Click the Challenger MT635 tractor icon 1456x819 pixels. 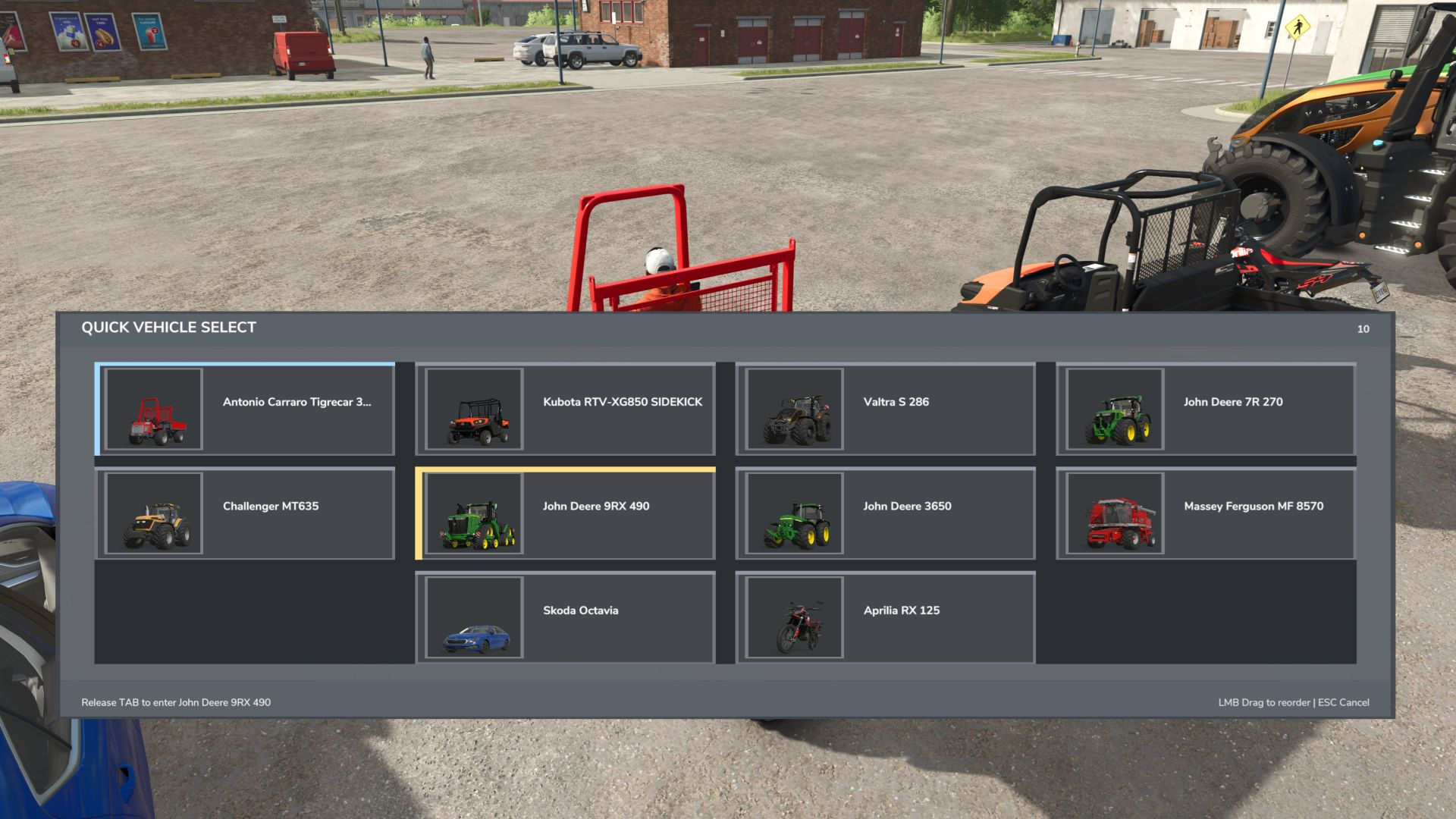click(154, 513)
